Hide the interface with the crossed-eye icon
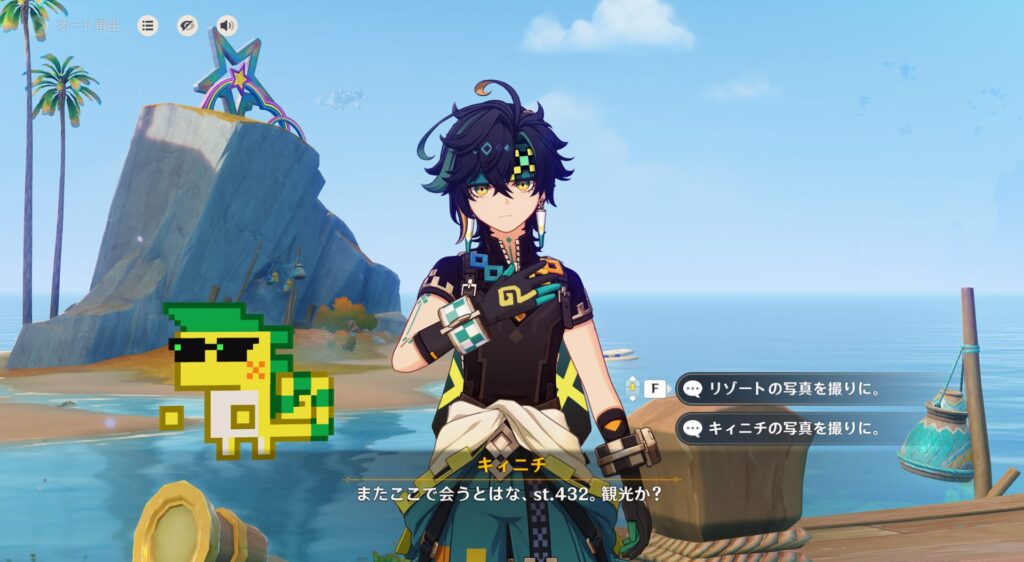 click(188, 26)
